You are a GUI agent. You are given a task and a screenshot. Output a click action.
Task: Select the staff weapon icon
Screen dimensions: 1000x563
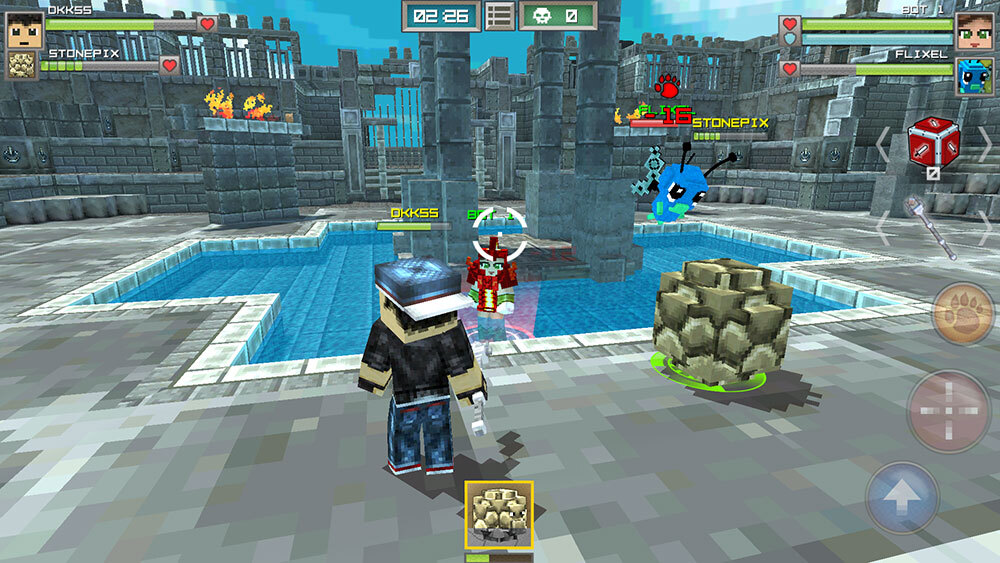930,228
